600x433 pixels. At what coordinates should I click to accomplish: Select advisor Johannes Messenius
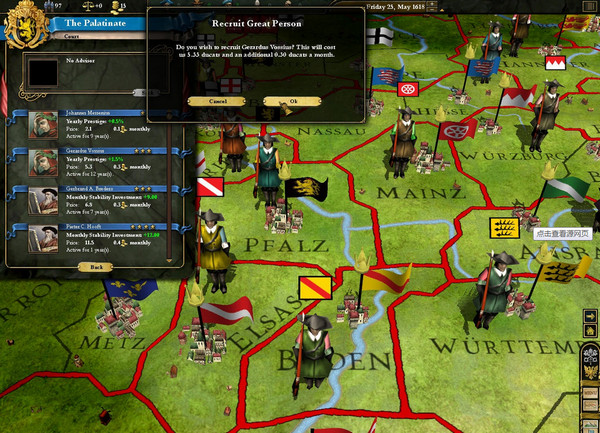point(90,122)
